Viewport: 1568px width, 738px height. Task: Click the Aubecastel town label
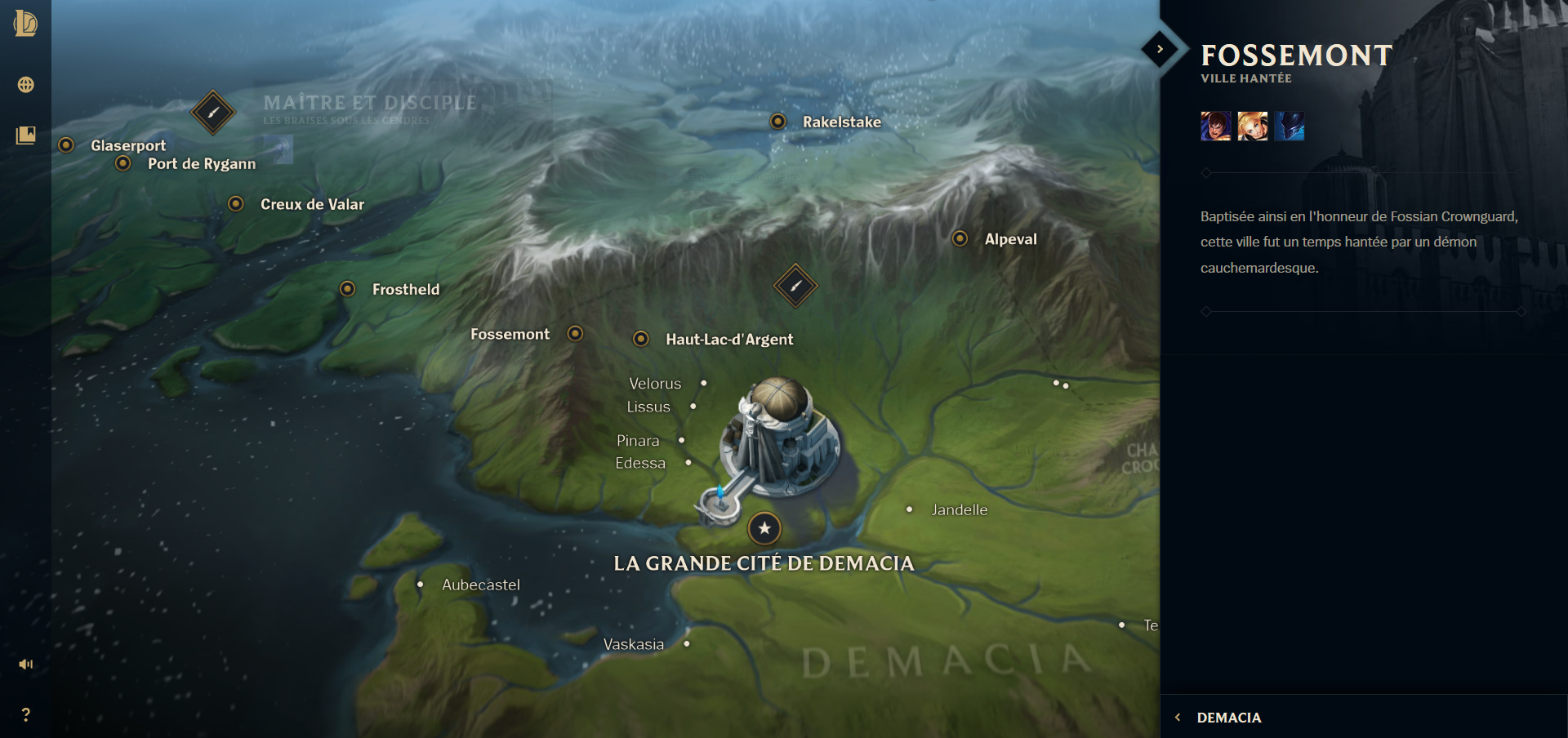(x=481, y=585)
